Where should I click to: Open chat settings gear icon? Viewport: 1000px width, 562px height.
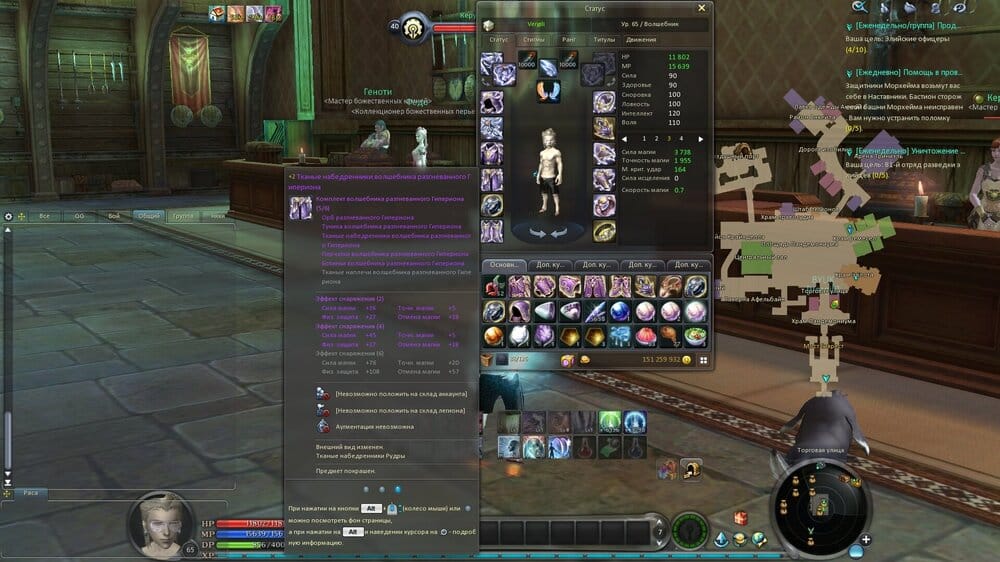click(x=9, y=216)
